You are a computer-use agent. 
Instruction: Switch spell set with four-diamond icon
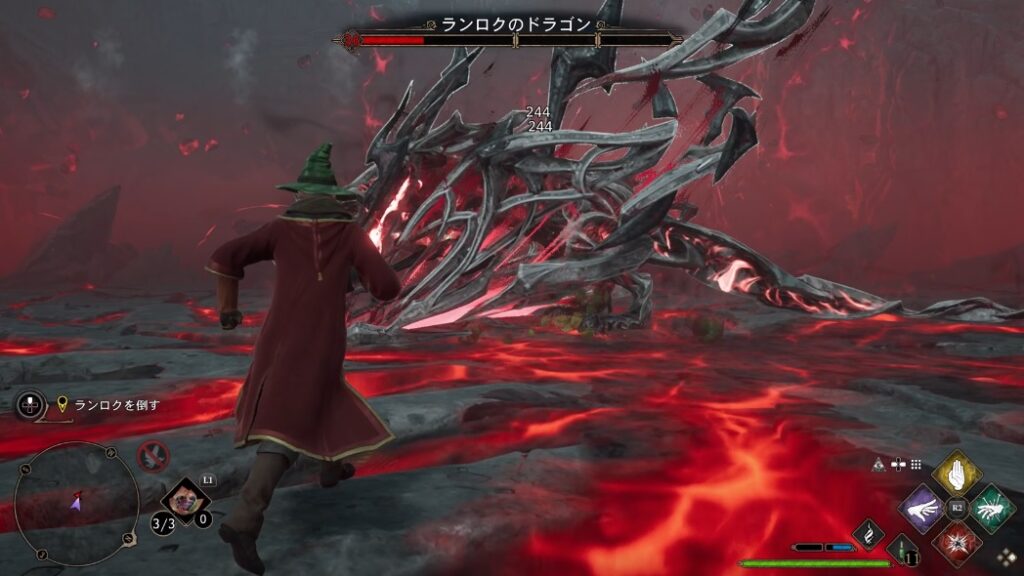[1004, 559]
